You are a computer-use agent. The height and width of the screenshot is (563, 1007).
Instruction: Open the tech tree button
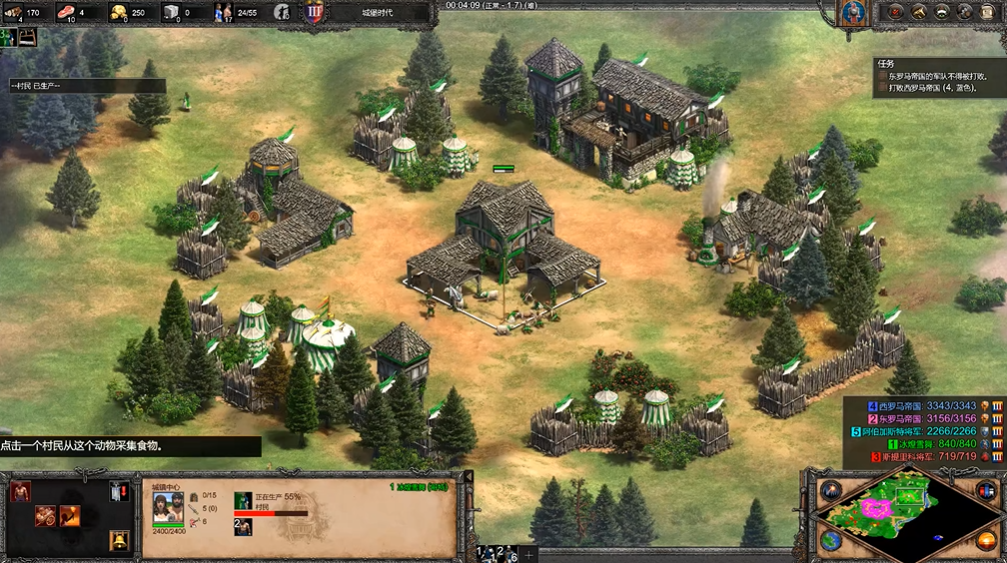point(918,12)
